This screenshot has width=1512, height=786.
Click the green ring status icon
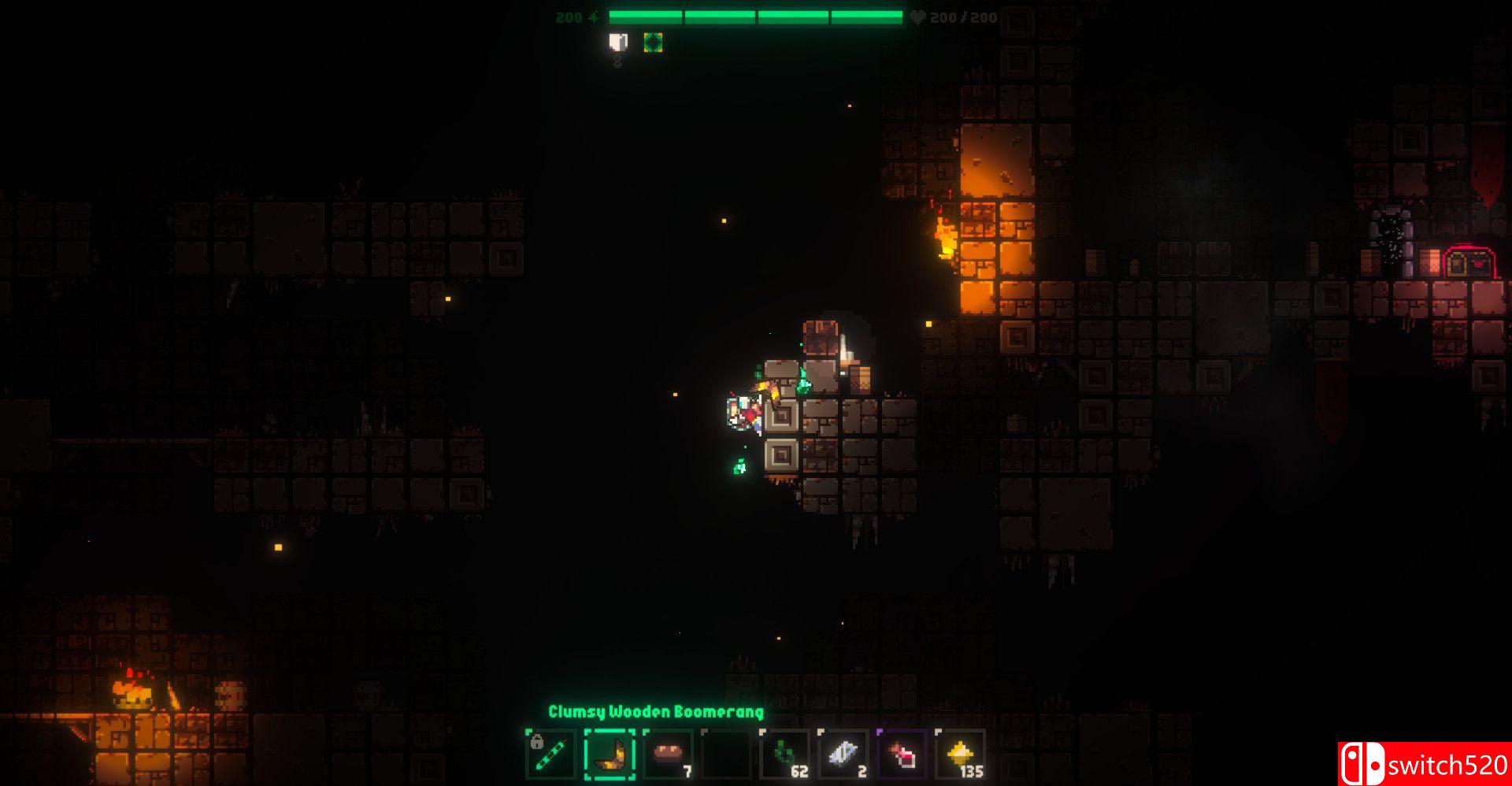pyautogui.click(x=653, y=43)
